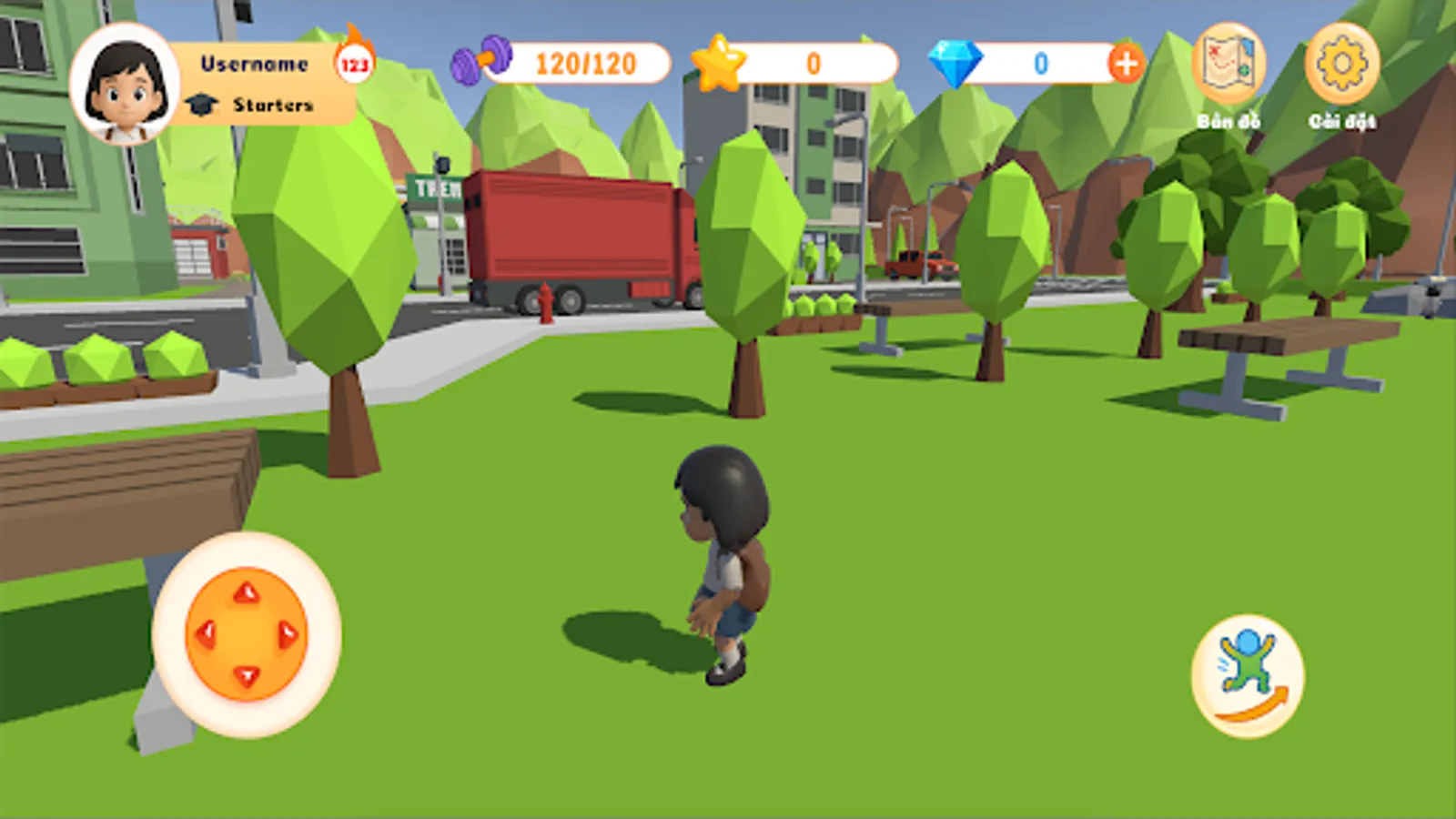The image size is (1456, 819).
Task: Tap the Username profile banner
Action: pos(256,64)
